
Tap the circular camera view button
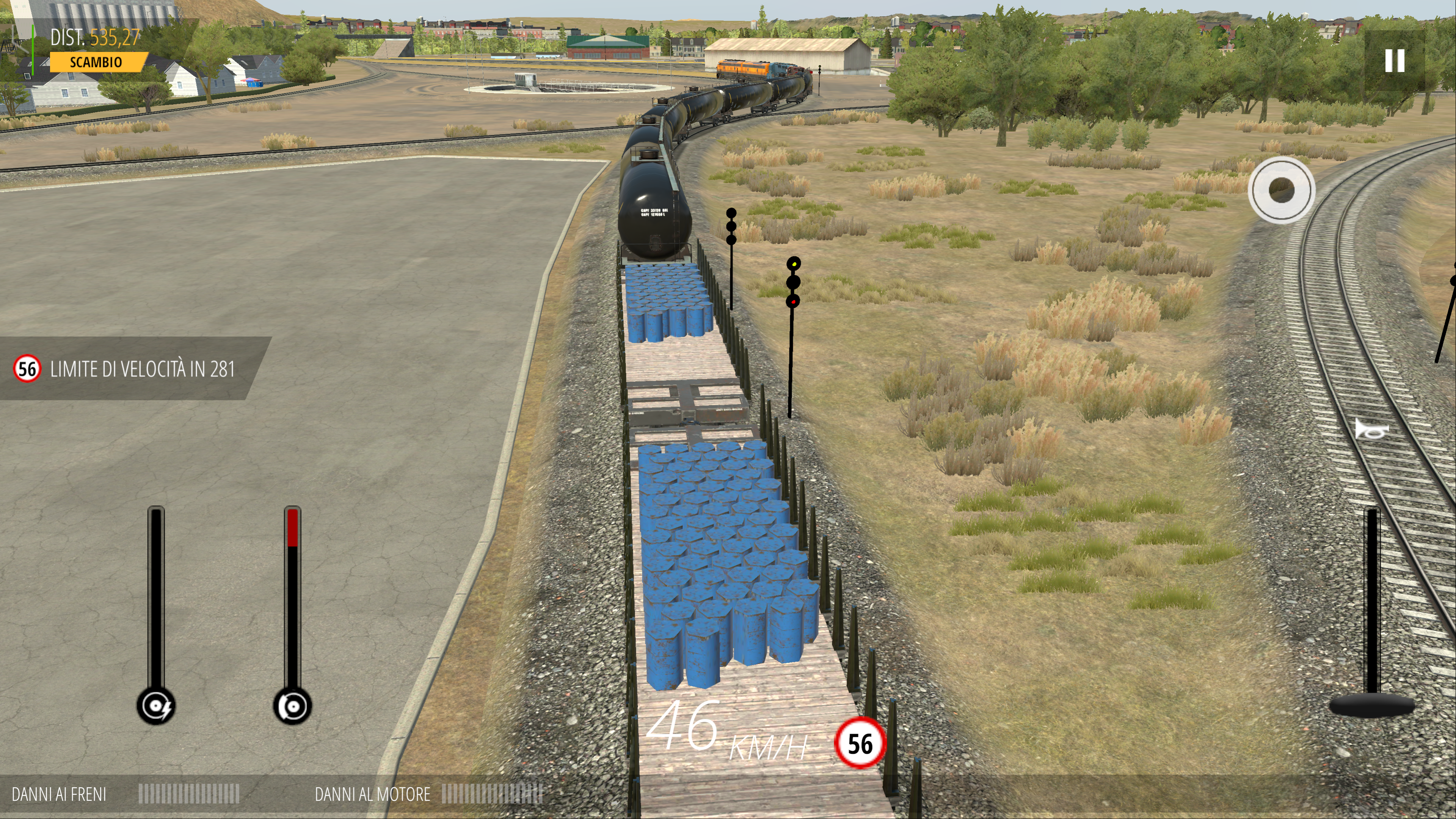(x=1281, y=190)
